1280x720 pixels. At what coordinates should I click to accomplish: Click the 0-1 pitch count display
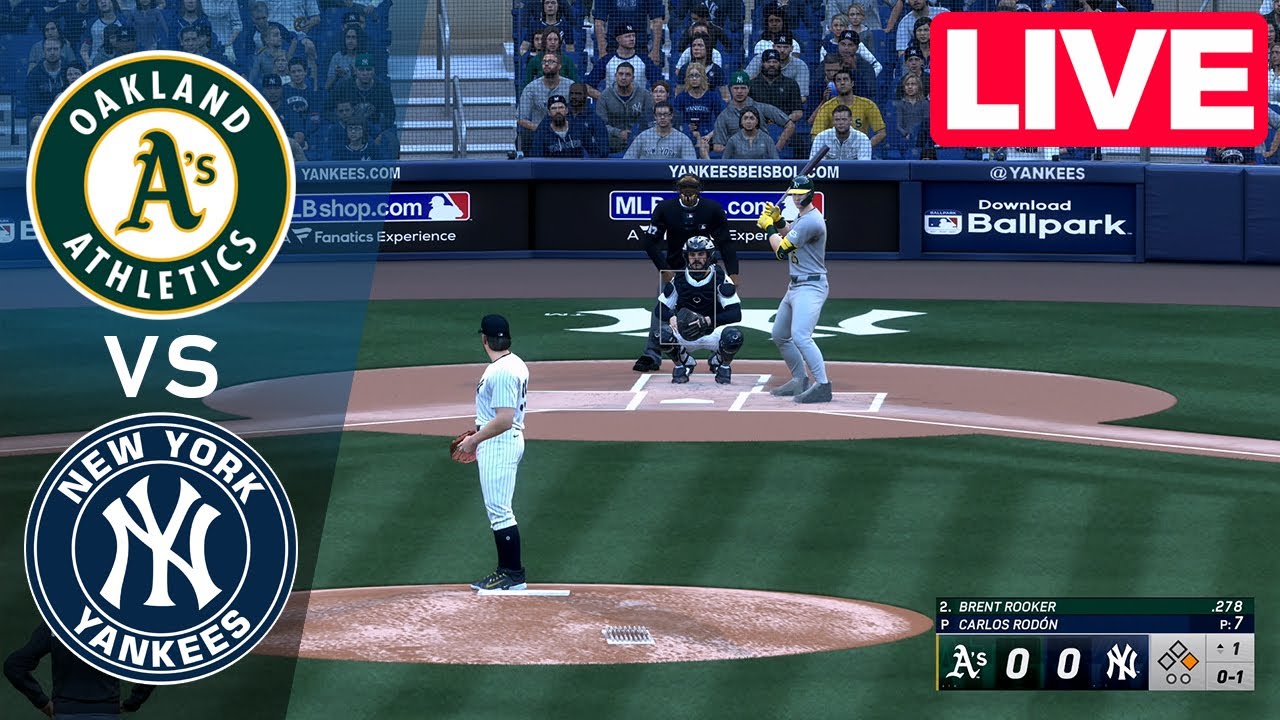[1231, 676]
